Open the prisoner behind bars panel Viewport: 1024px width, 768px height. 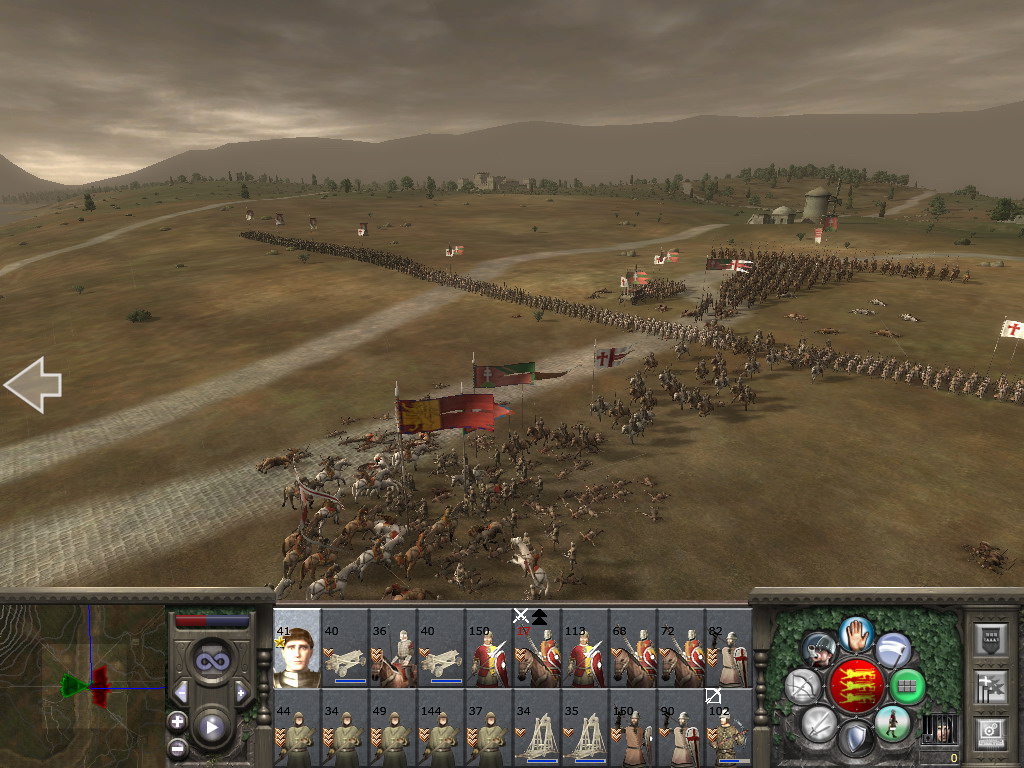point(938,728)
